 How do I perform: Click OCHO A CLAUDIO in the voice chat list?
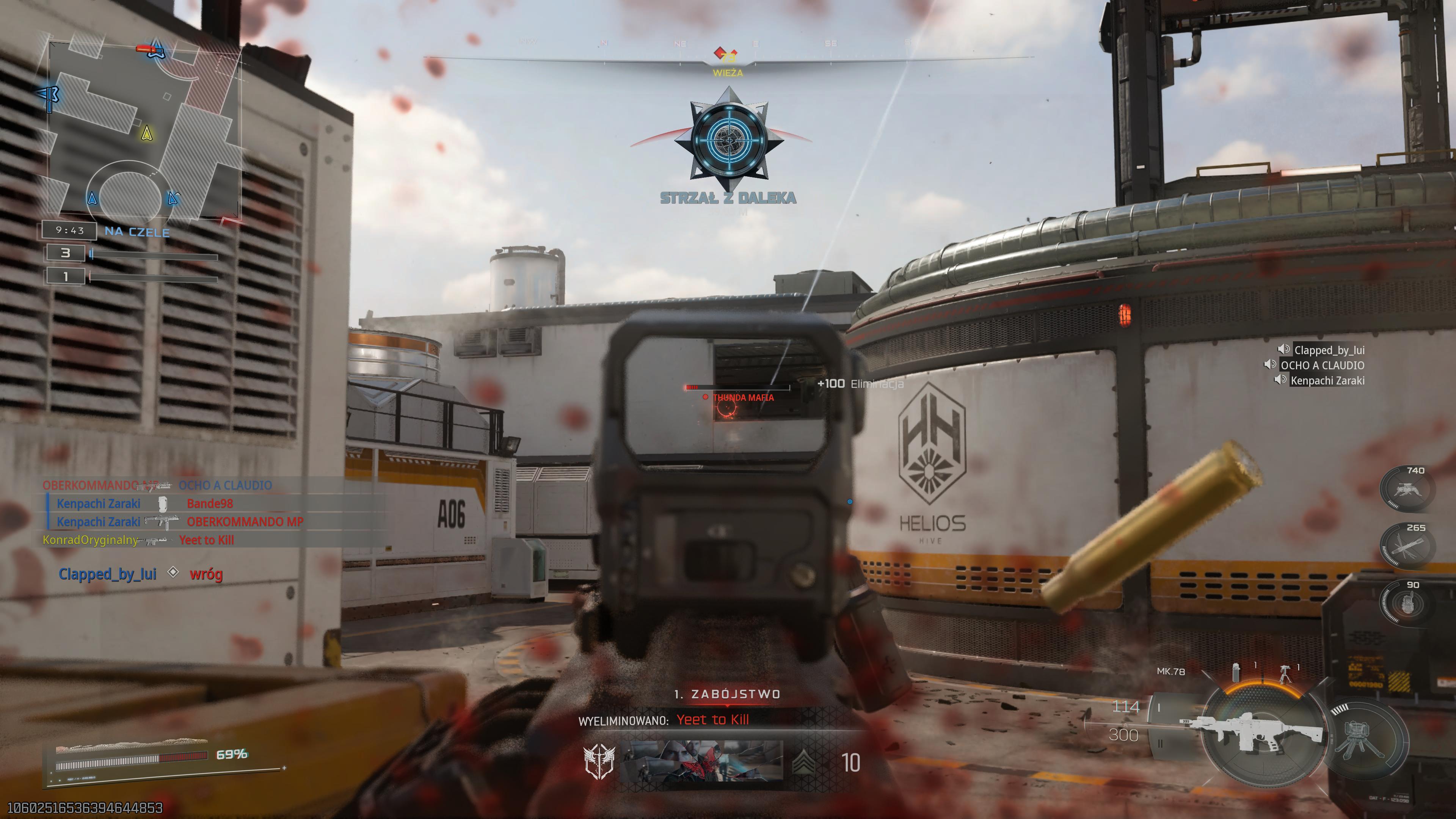(x=1322, y=365)
